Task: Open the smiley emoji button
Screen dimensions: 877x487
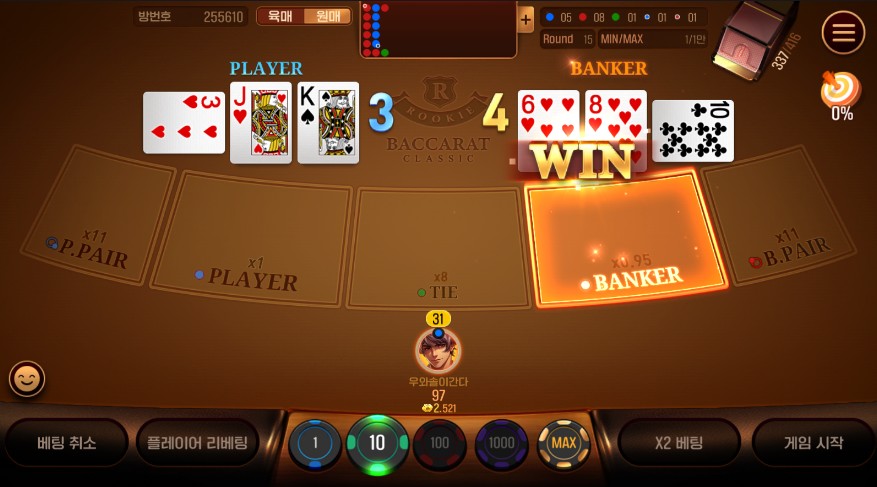Action: [x=27, y=378]
